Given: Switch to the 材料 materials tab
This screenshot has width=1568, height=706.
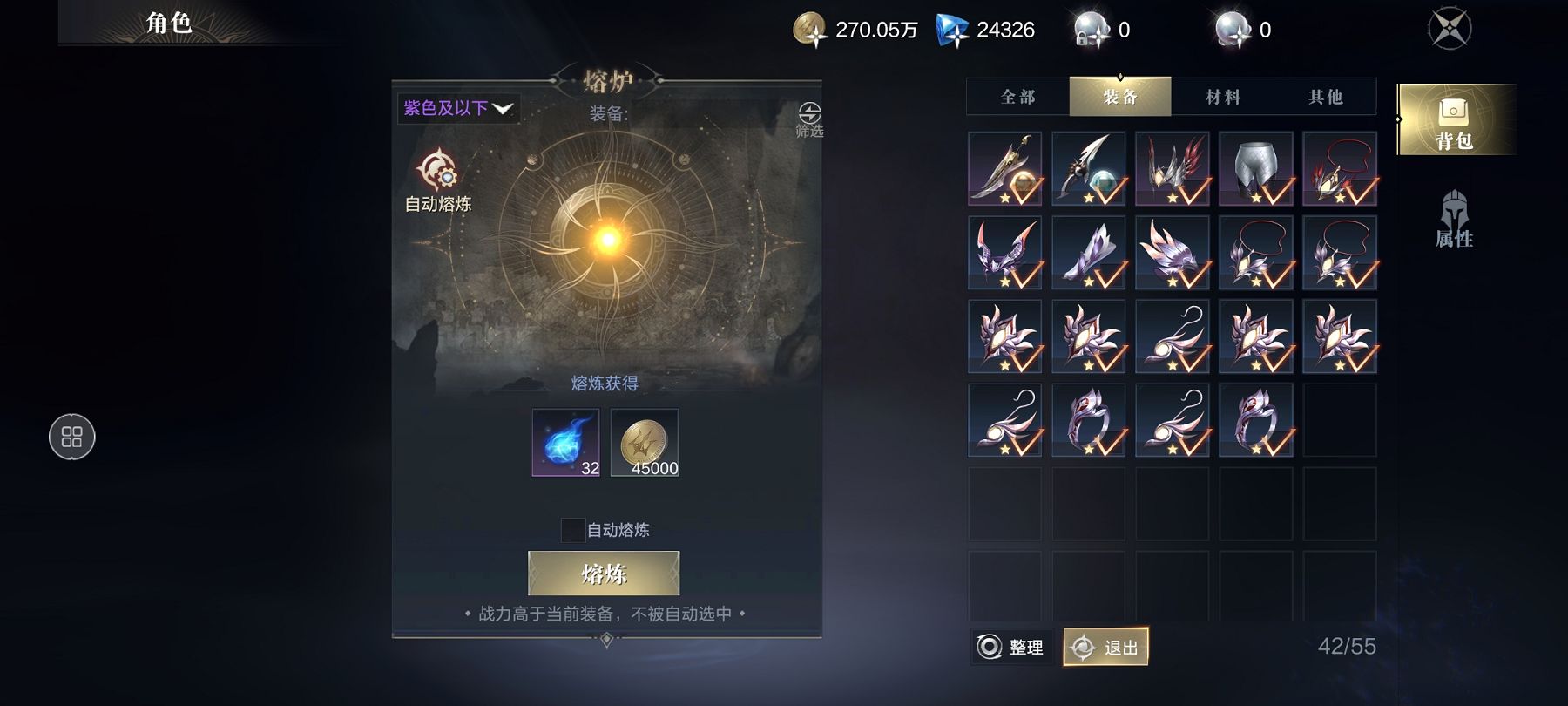Looking at the screenshot, I should point(1223,97).
